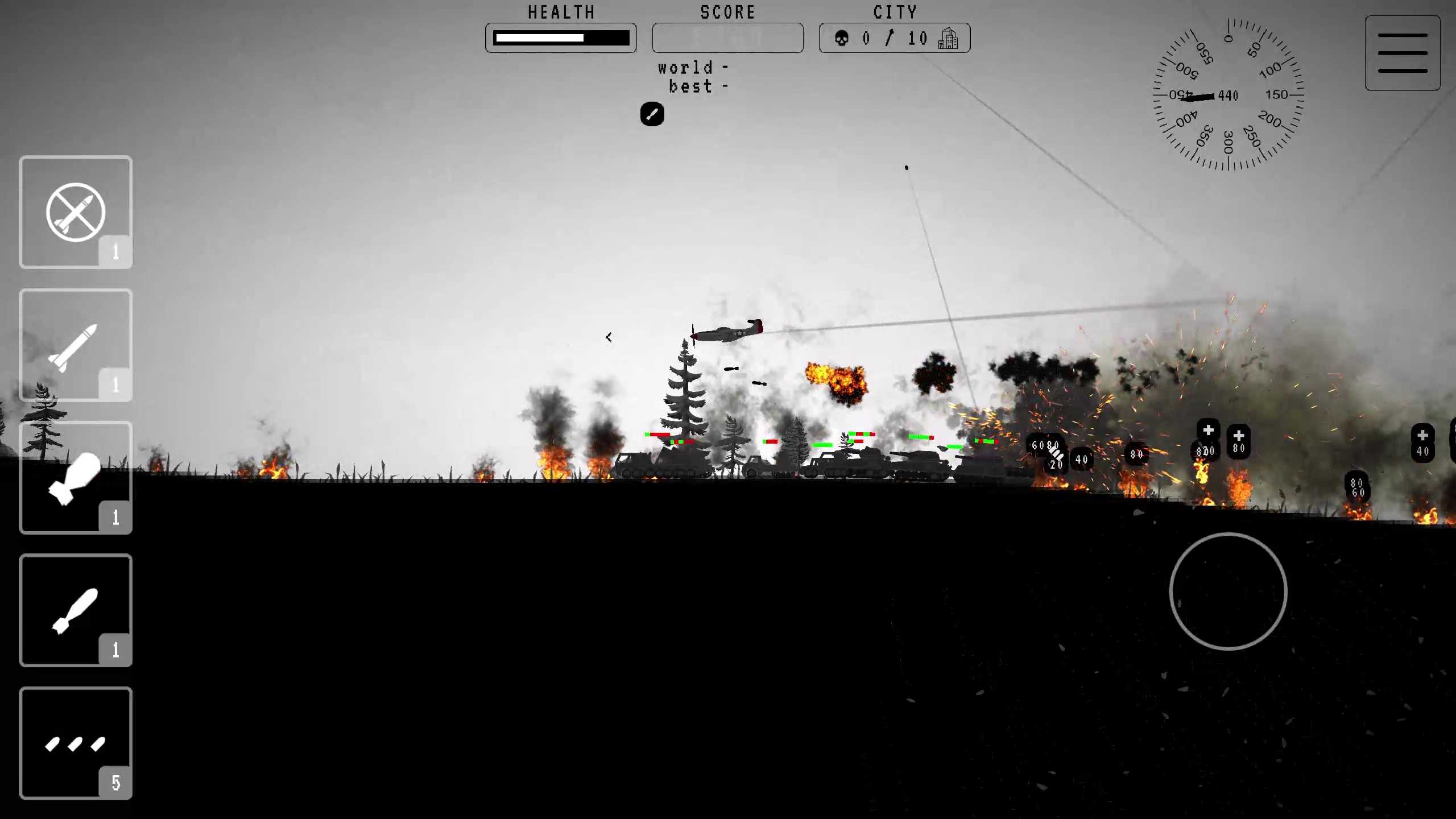Click the SCORE display field
The height and width of the screenshot is (819, 1456).
[x=727, y=38]
